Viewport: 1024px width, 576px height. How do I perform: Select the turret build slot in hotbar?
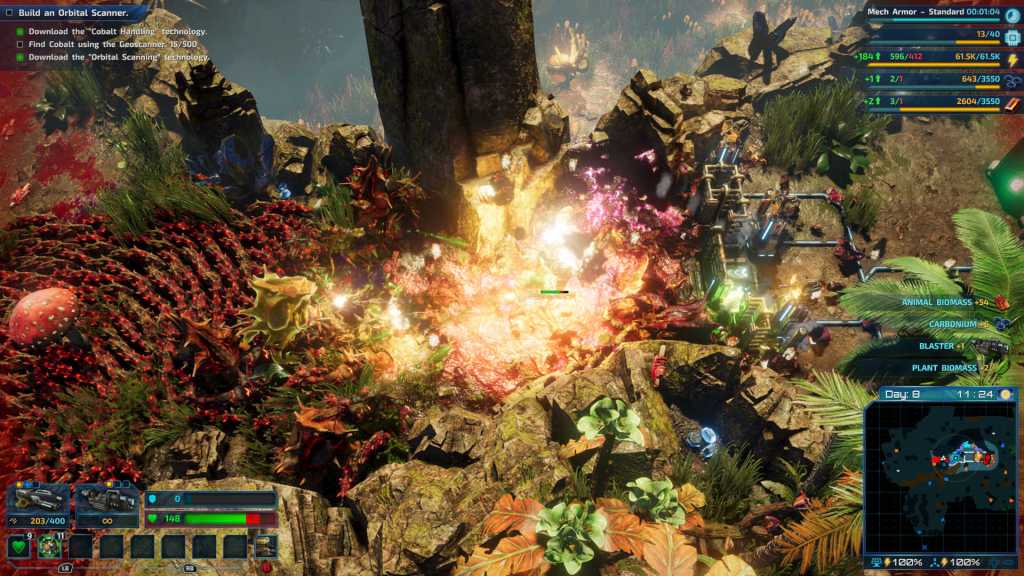tap(266, 546)
